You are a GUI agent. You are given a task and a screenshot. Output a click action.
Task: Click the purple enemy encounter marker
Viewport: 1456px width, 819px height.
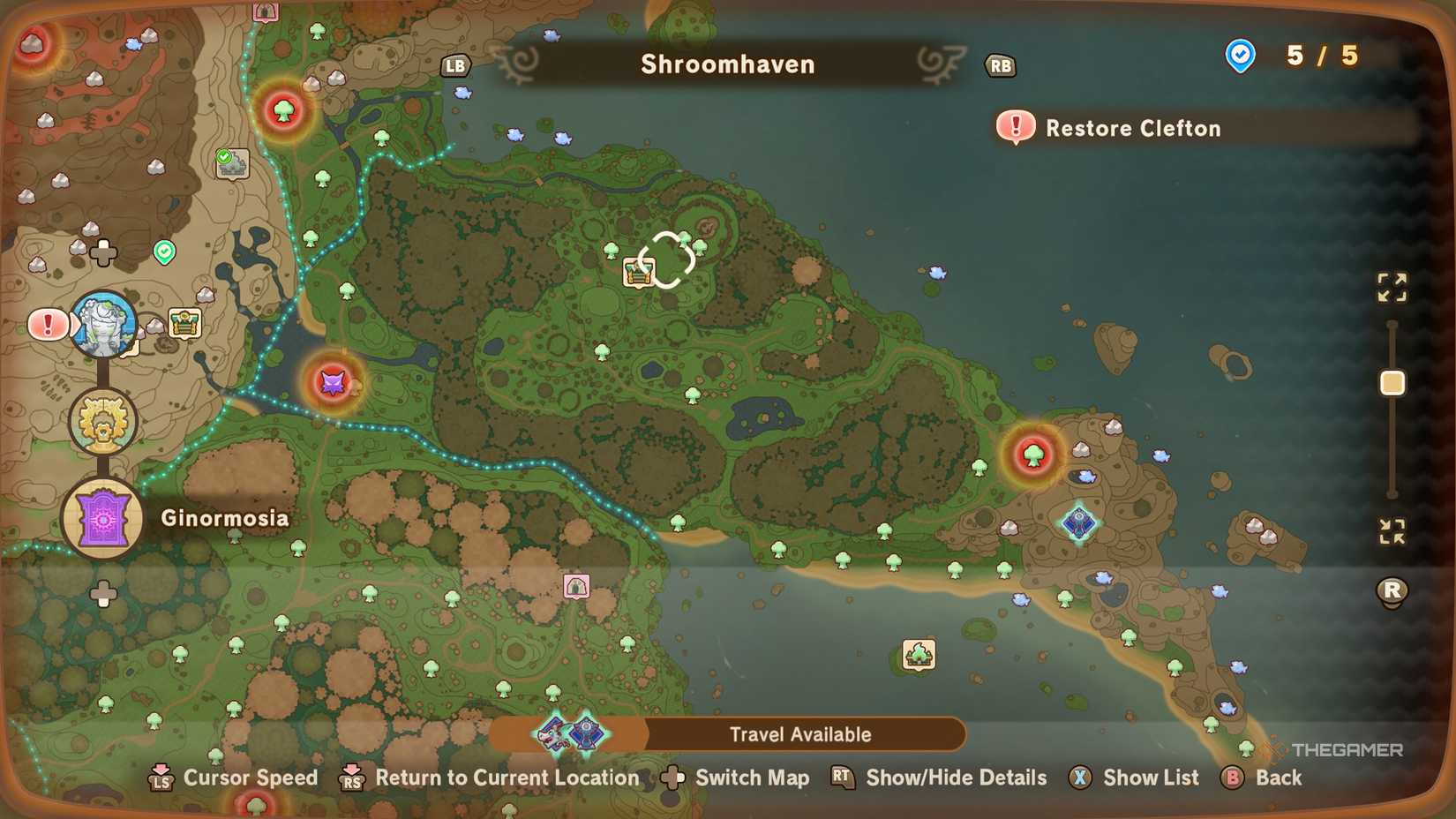(x=333, y=381)
